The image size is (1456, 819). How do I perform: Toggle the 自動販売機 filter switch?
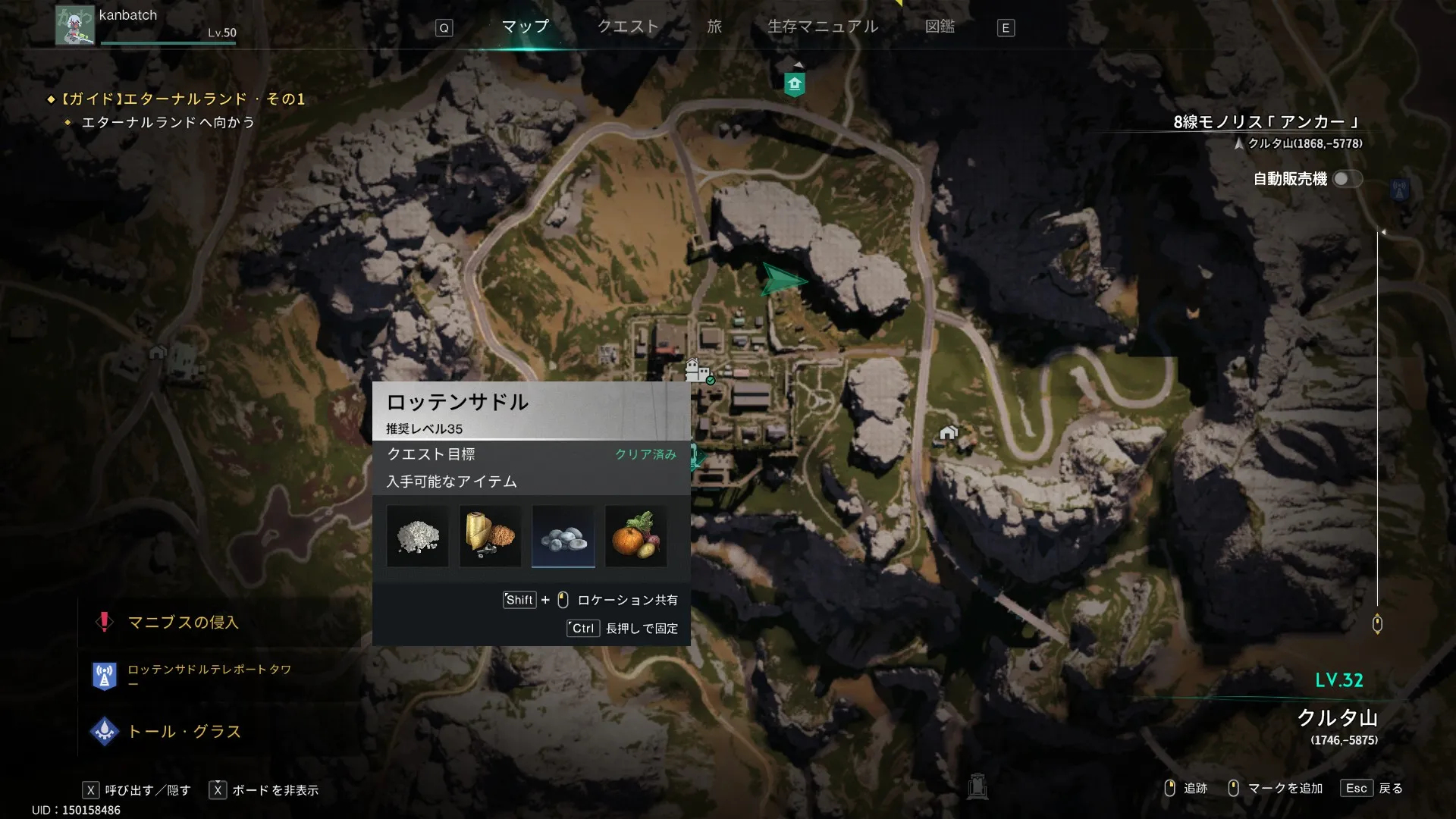(x=1347, y=179)
